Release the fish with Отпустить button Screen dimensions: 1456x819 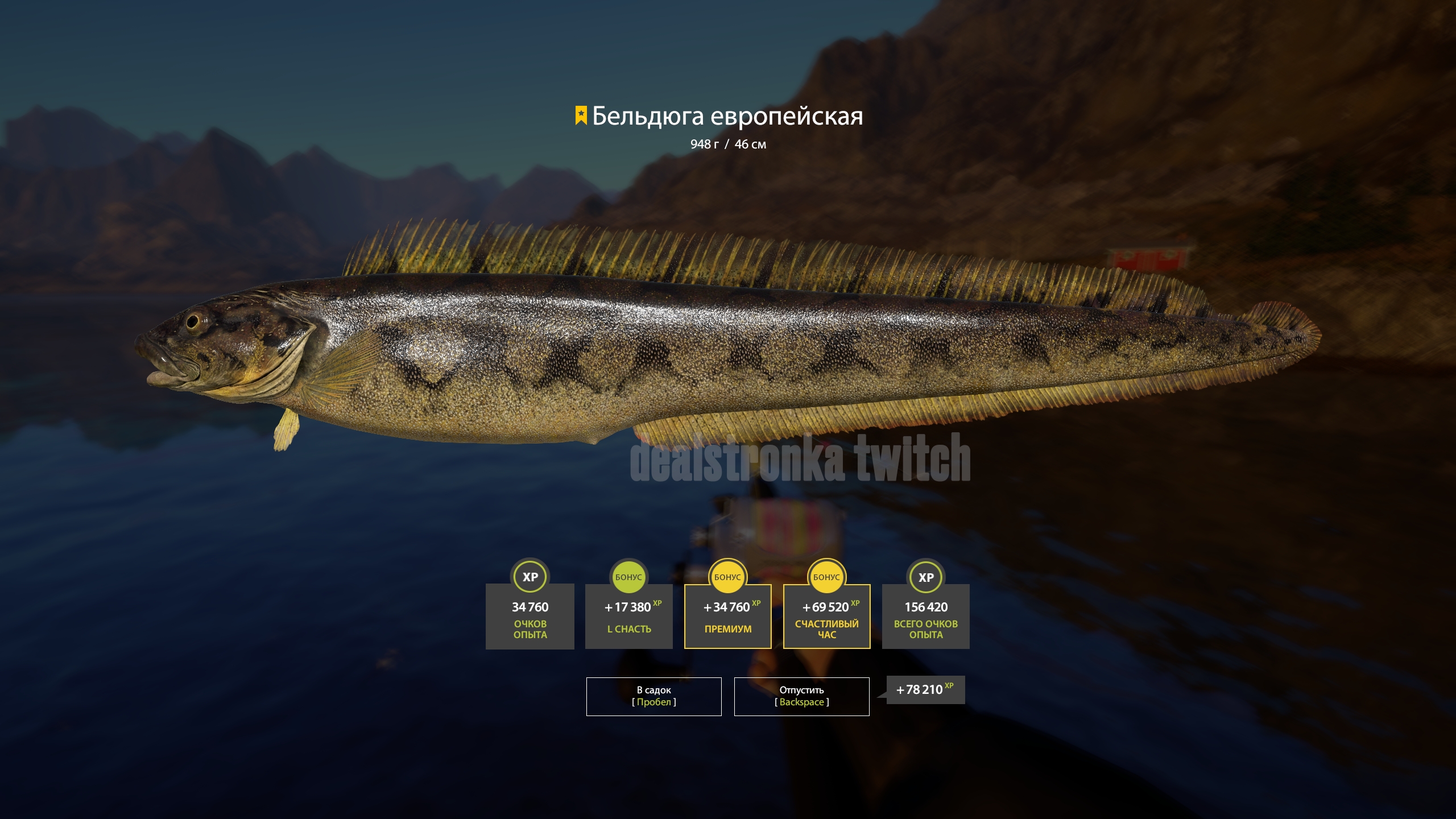coord(801,696)
